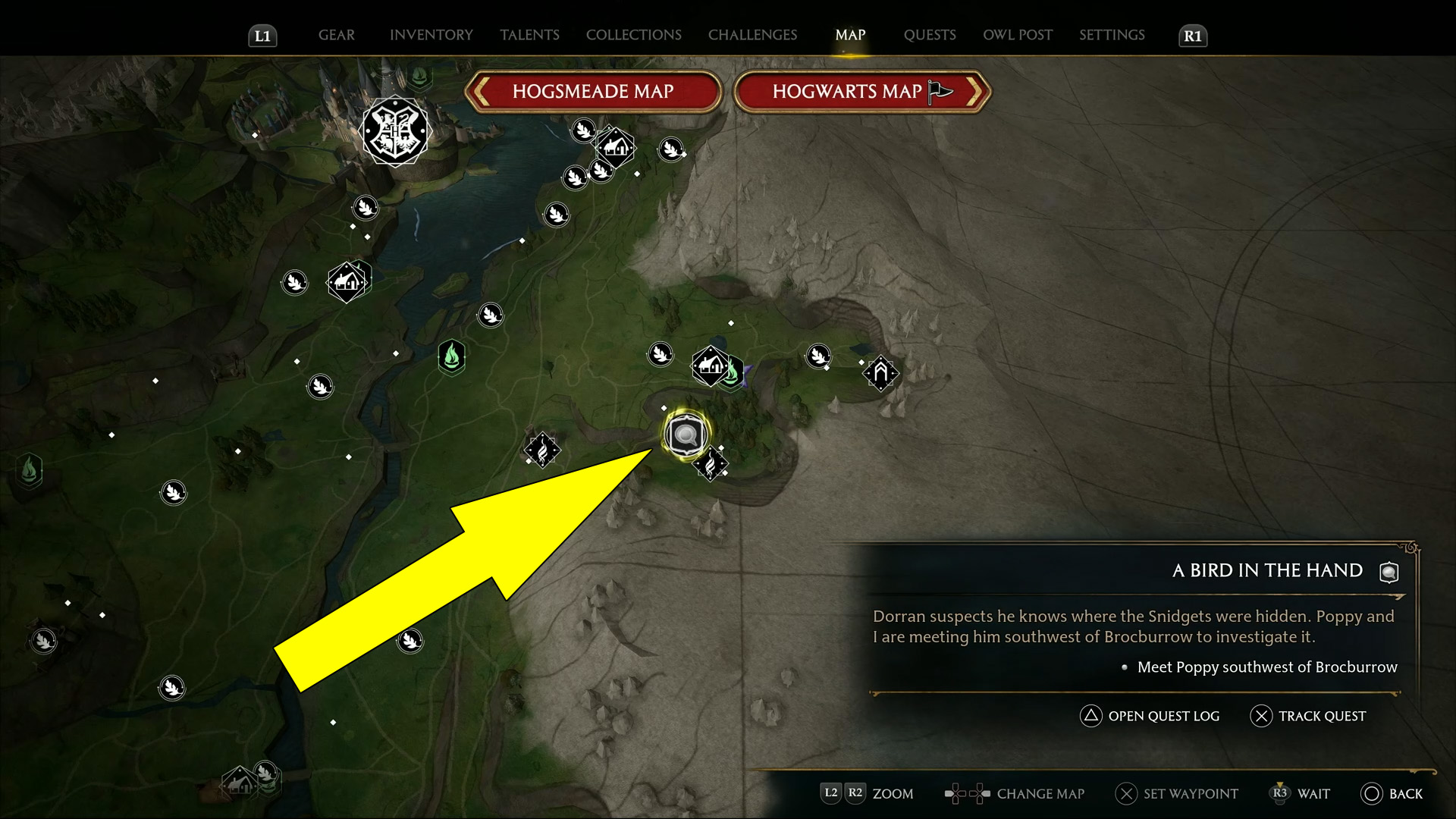This screenshot has height=819, width=1456.
Task: Switch to the Inventory tab
Action: 431,35
